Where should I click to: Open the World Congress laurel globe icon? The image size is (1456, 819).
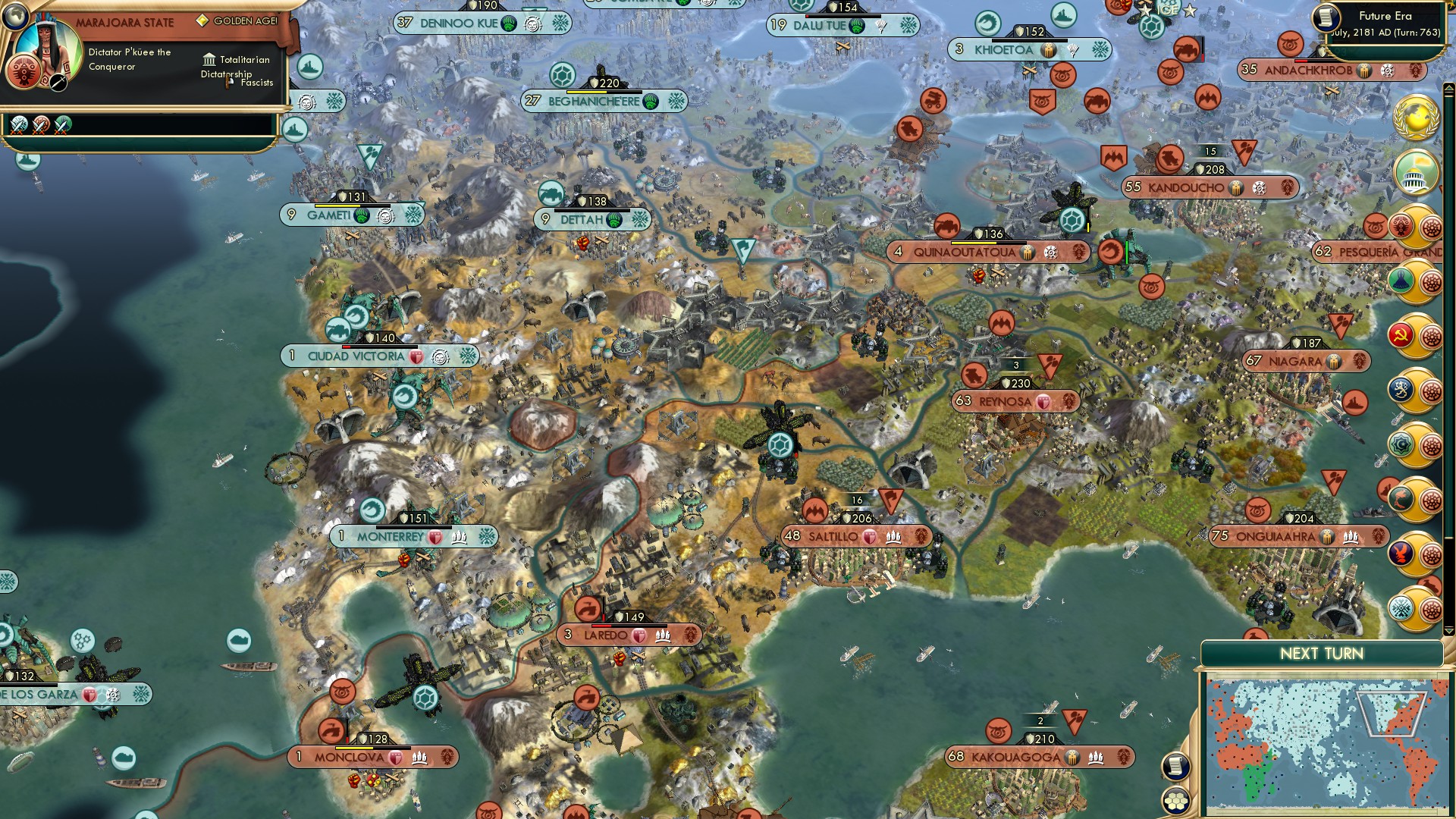pyautogui.click(x=1417, y=118)
